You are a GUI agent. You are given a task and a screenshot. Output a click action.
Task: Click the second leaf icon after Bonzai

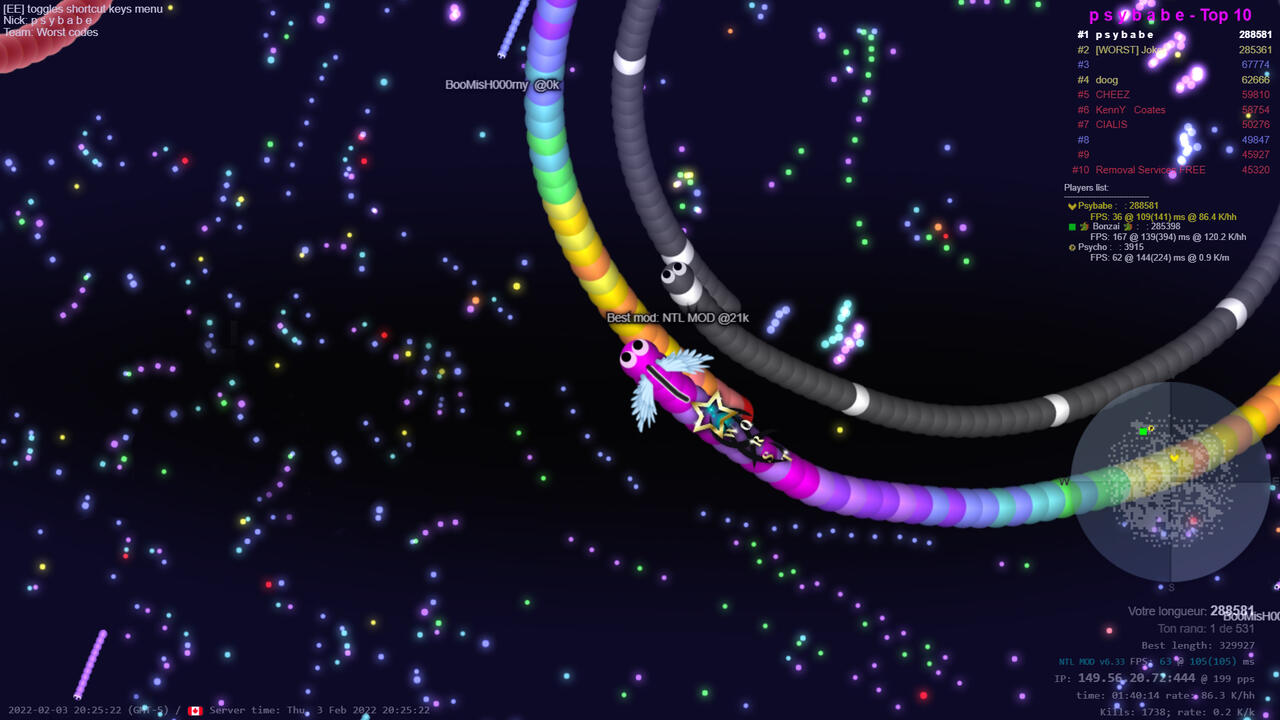point(1127,227)
